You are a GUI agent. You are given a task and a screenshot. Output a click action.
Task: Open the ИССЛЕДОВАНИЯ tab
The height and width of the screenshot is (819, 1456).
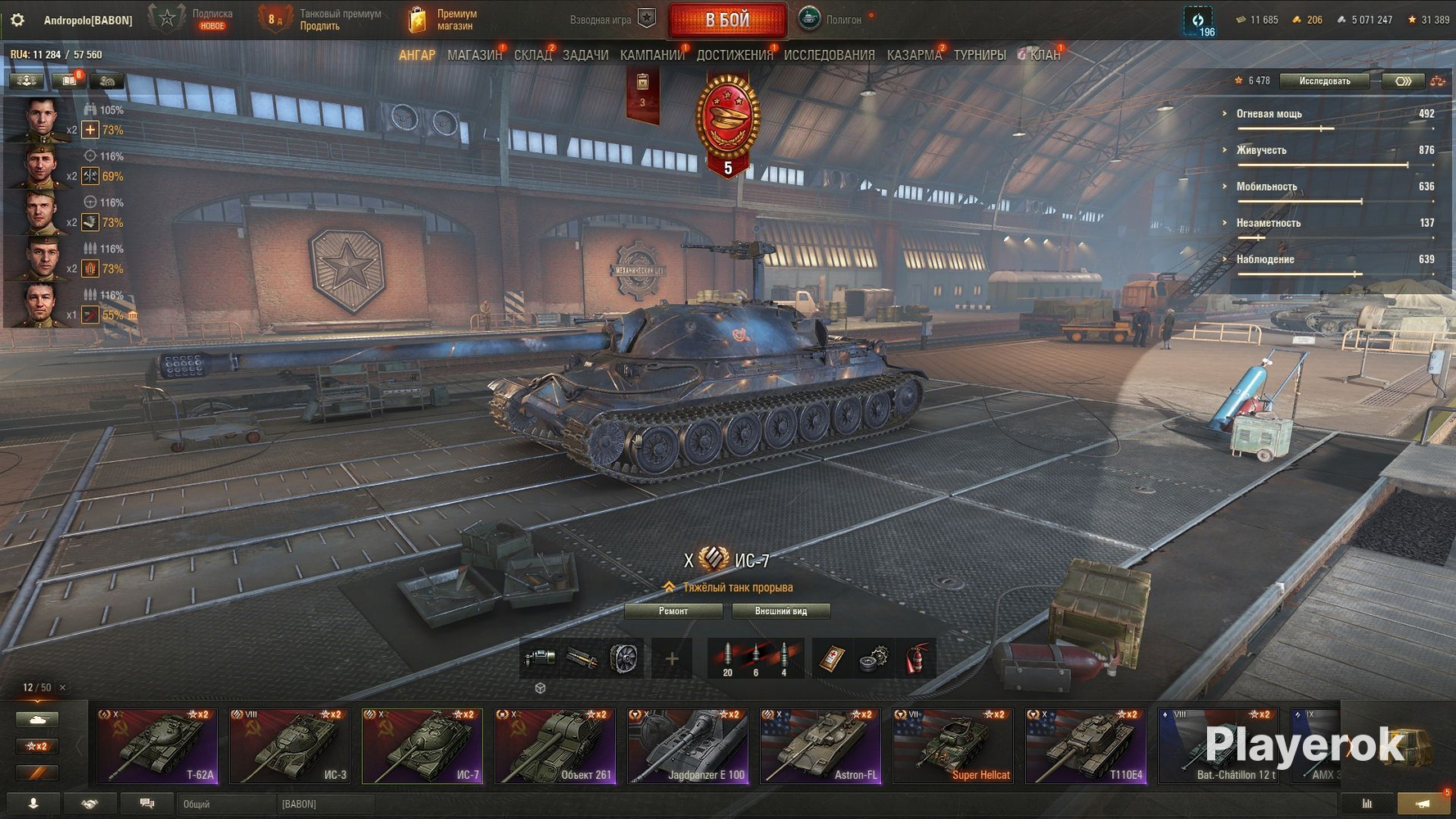coord(829,55)
